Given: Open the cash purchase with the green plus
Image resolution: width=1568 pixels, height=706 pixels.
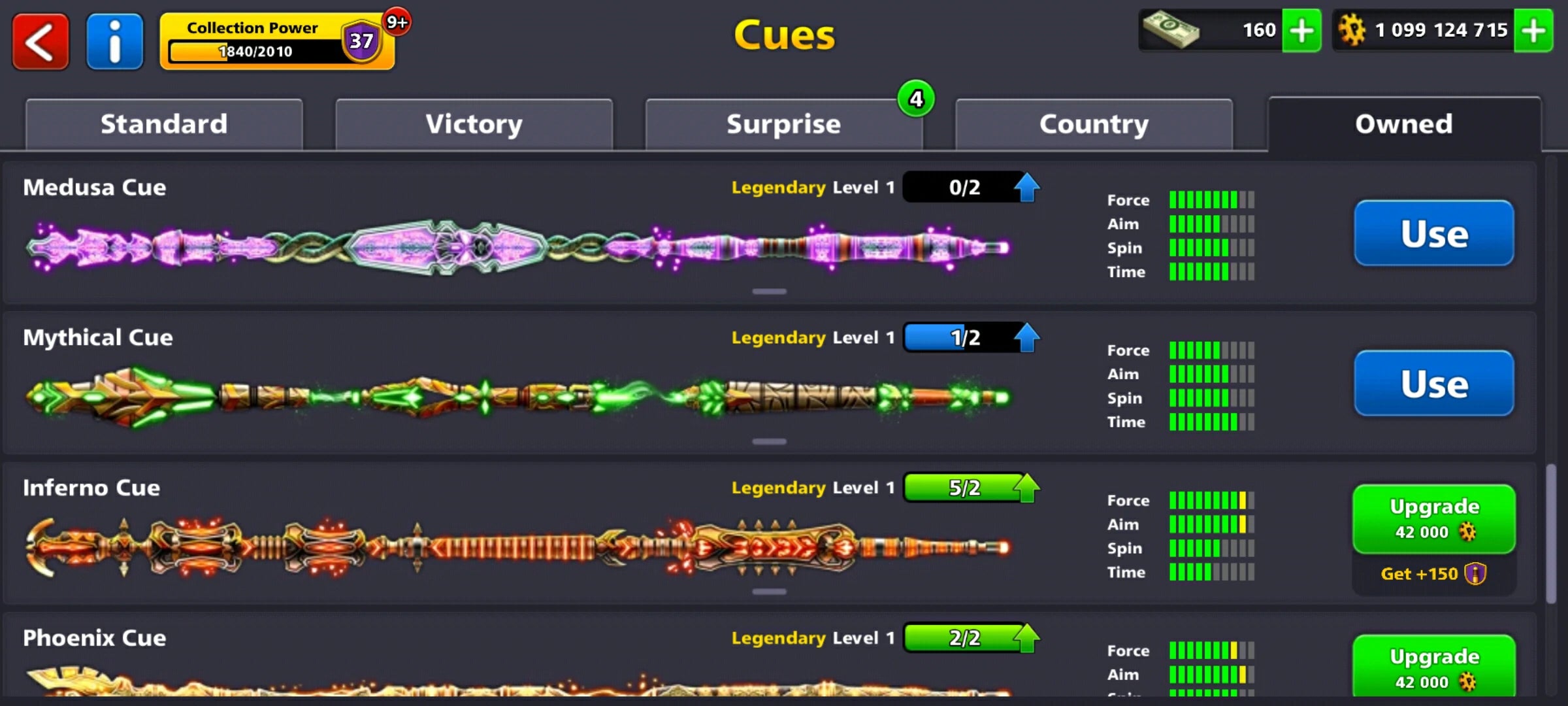Looking at the screenshot, I should [x=1302, y=30].
